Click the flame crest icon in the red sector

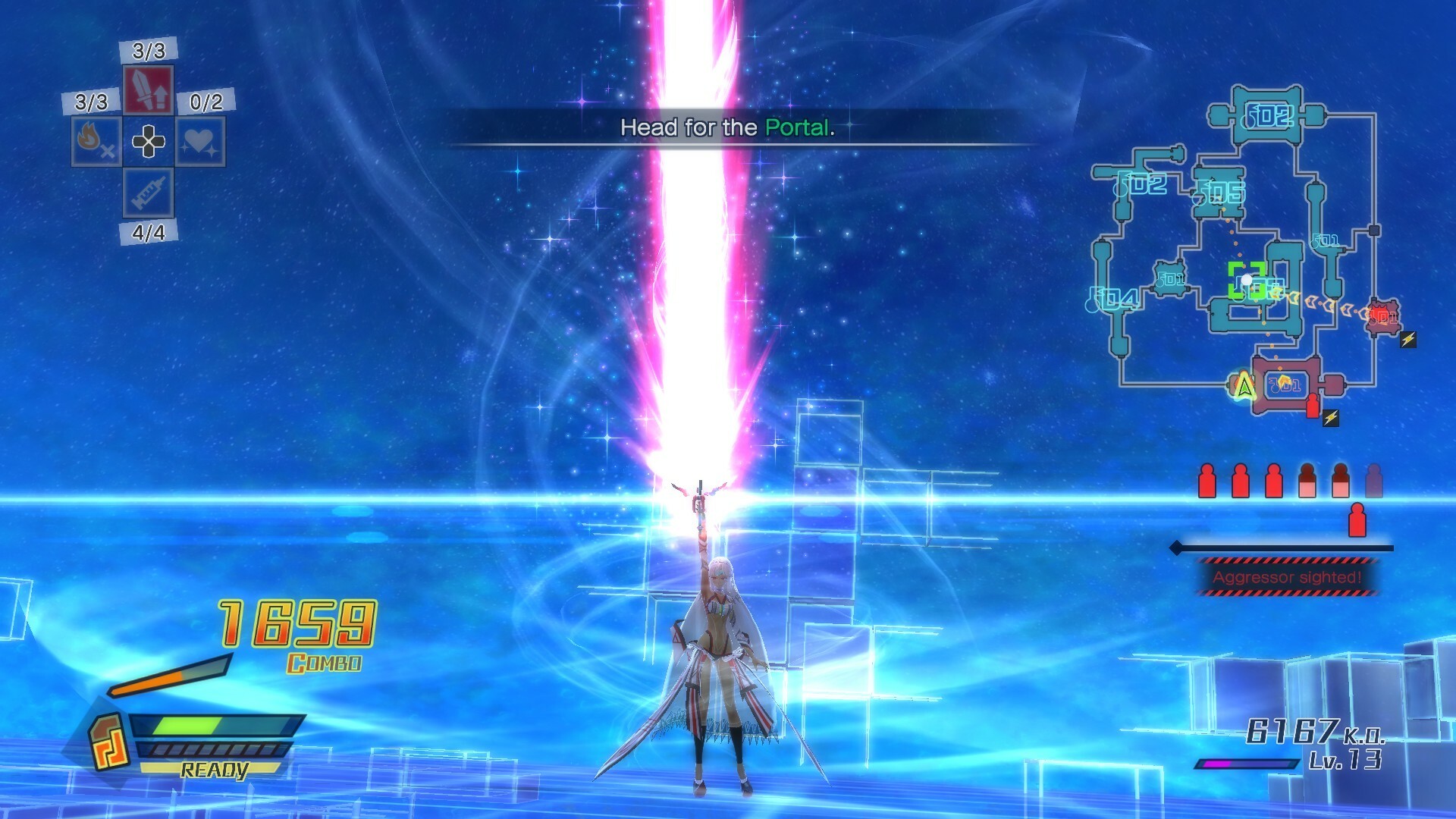[1283, 379]
